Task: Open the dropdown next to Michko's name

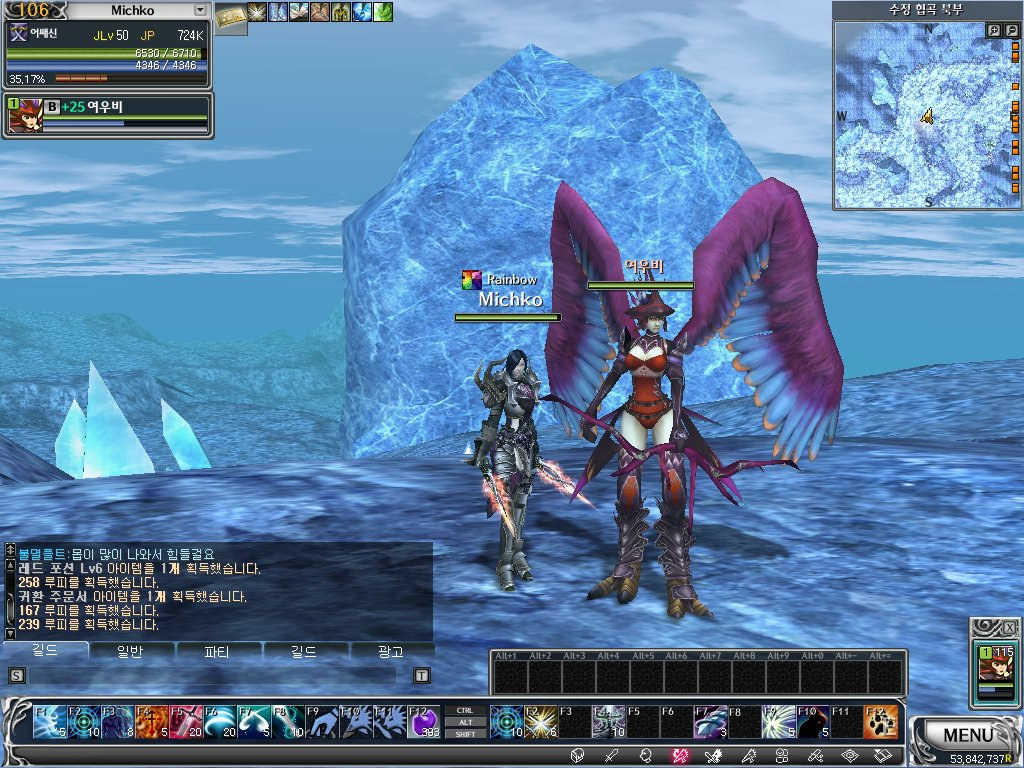Action: pyautogui.click(x=200, y=10)
